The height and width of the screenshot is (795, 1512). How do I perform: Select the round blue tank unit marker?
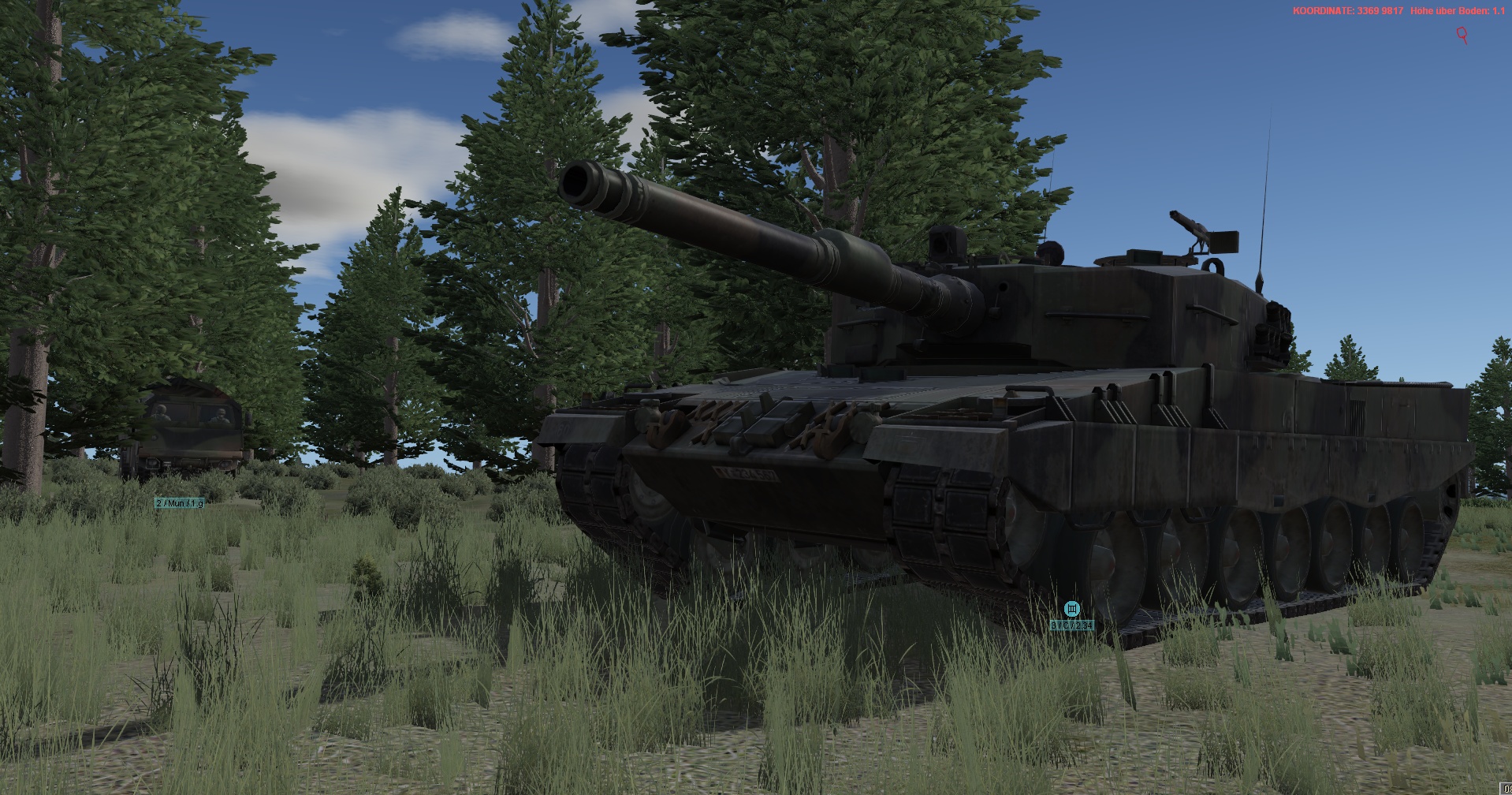click(1071, 609)
